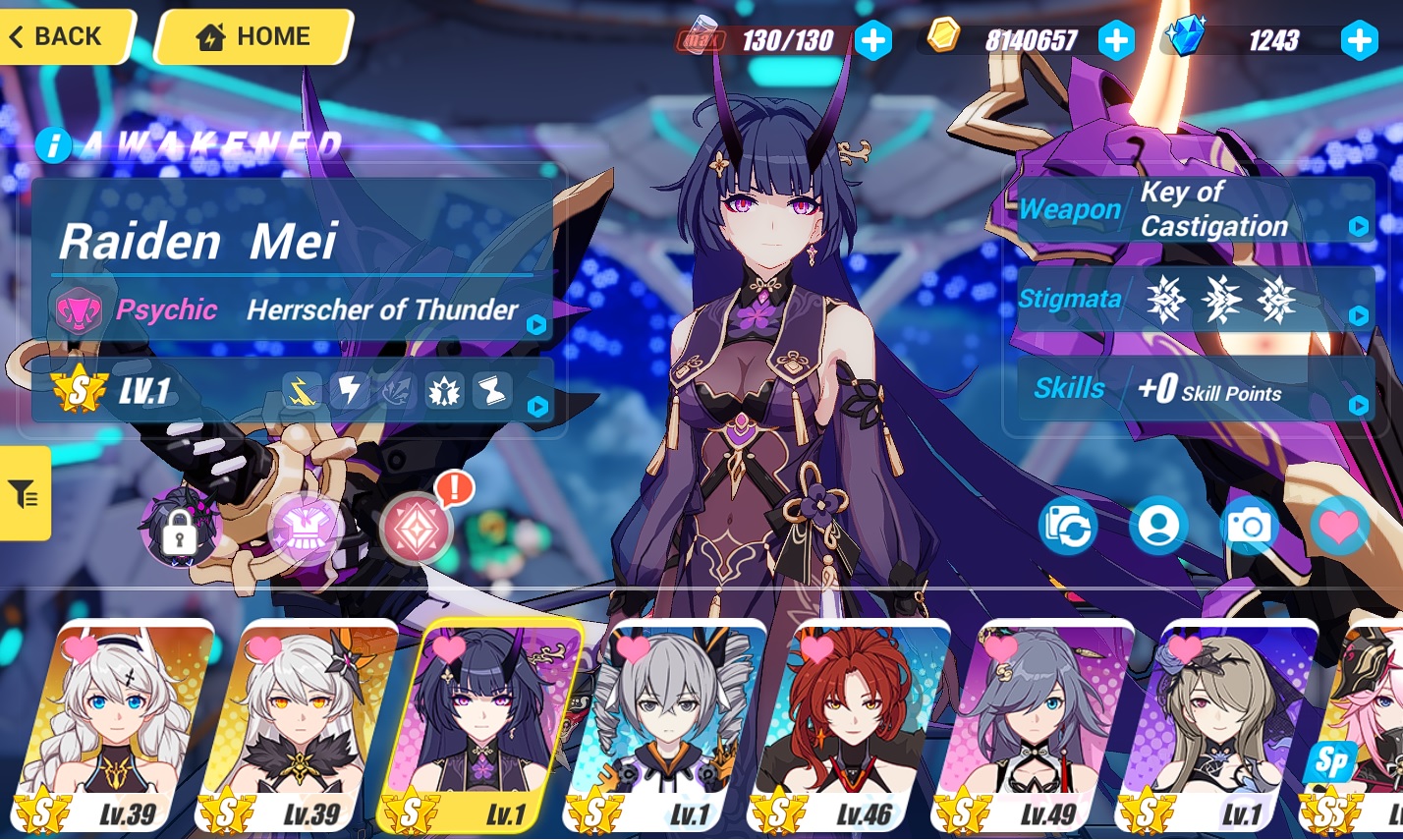The height and width of the screenshot is (840, 1403).
Task: Open the Skills panel
Action: tap(1195, 389)
